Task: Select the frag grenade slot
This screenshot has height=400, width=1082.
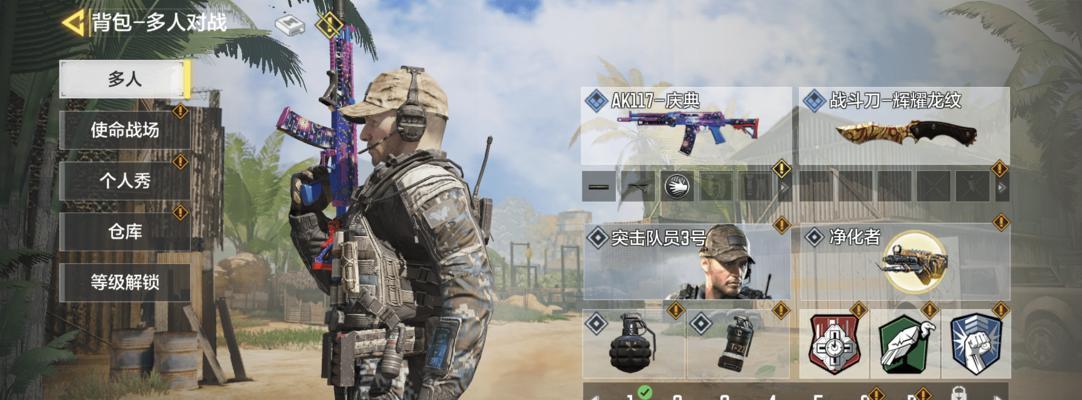Action: [633, 344]
